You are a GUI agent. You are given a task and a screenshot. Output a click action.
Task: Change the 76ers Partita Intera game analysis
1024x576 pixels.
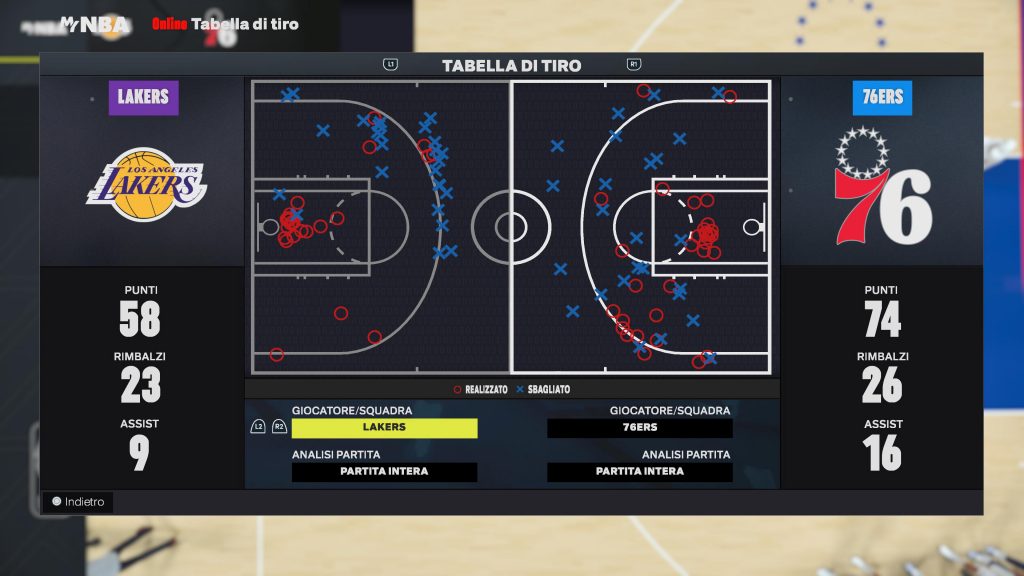639,472
